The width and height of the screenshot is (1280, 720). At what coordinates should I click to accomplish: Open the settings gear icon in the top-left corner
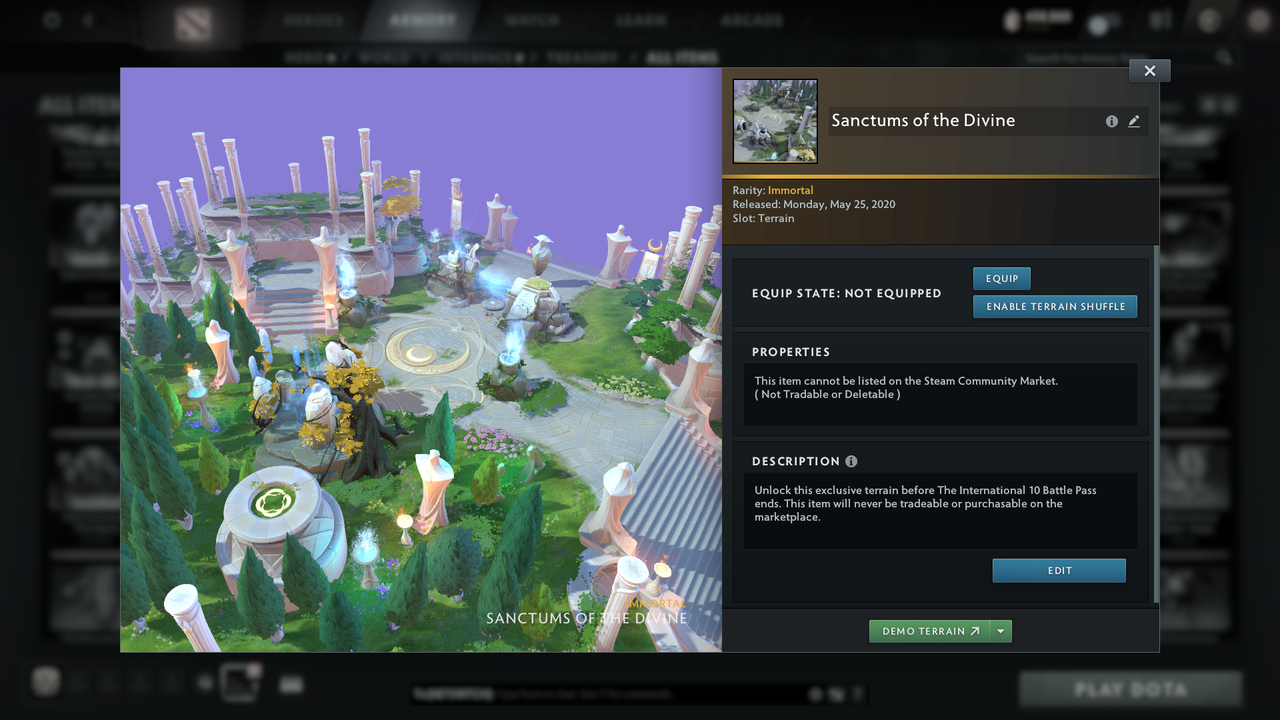51,21
